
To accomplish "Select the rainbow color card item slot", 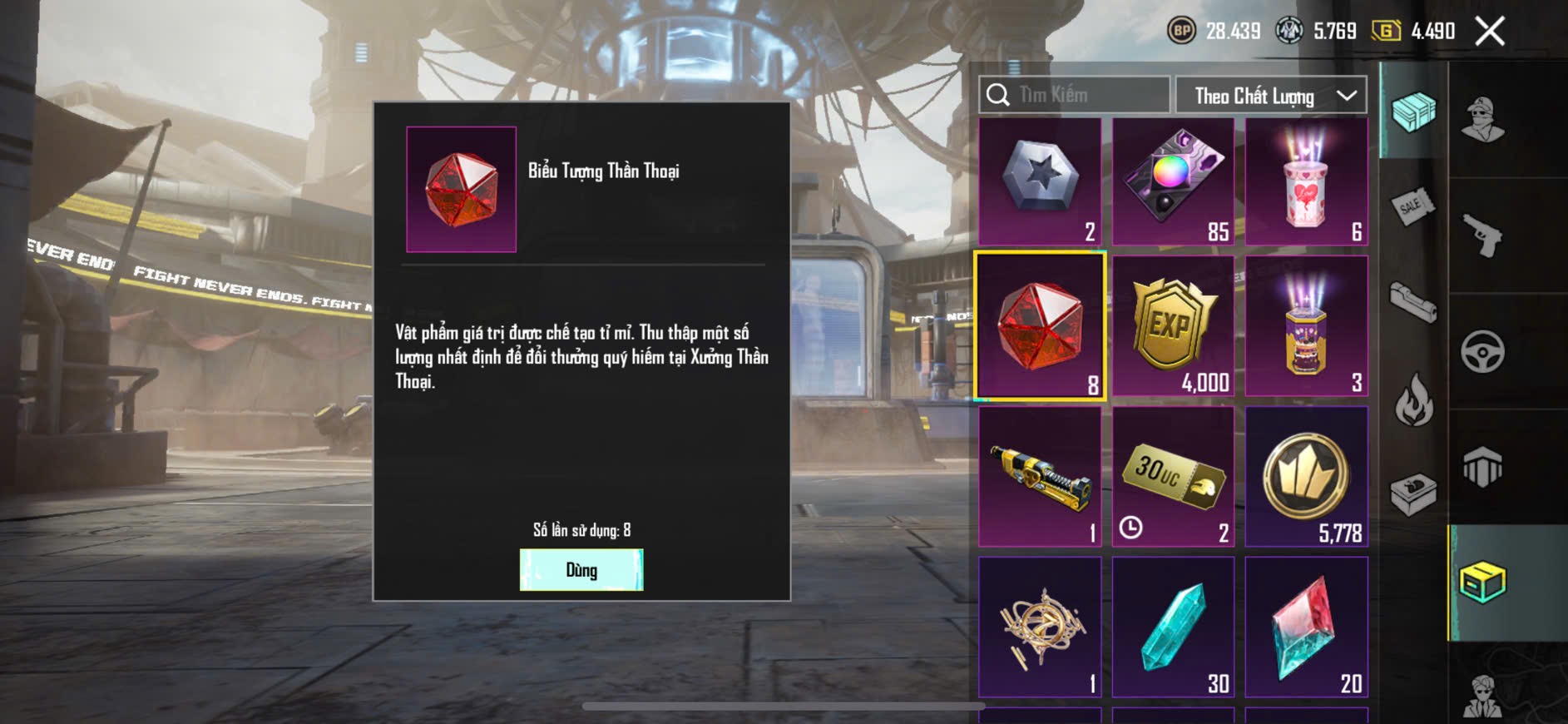I will 1173,181.
